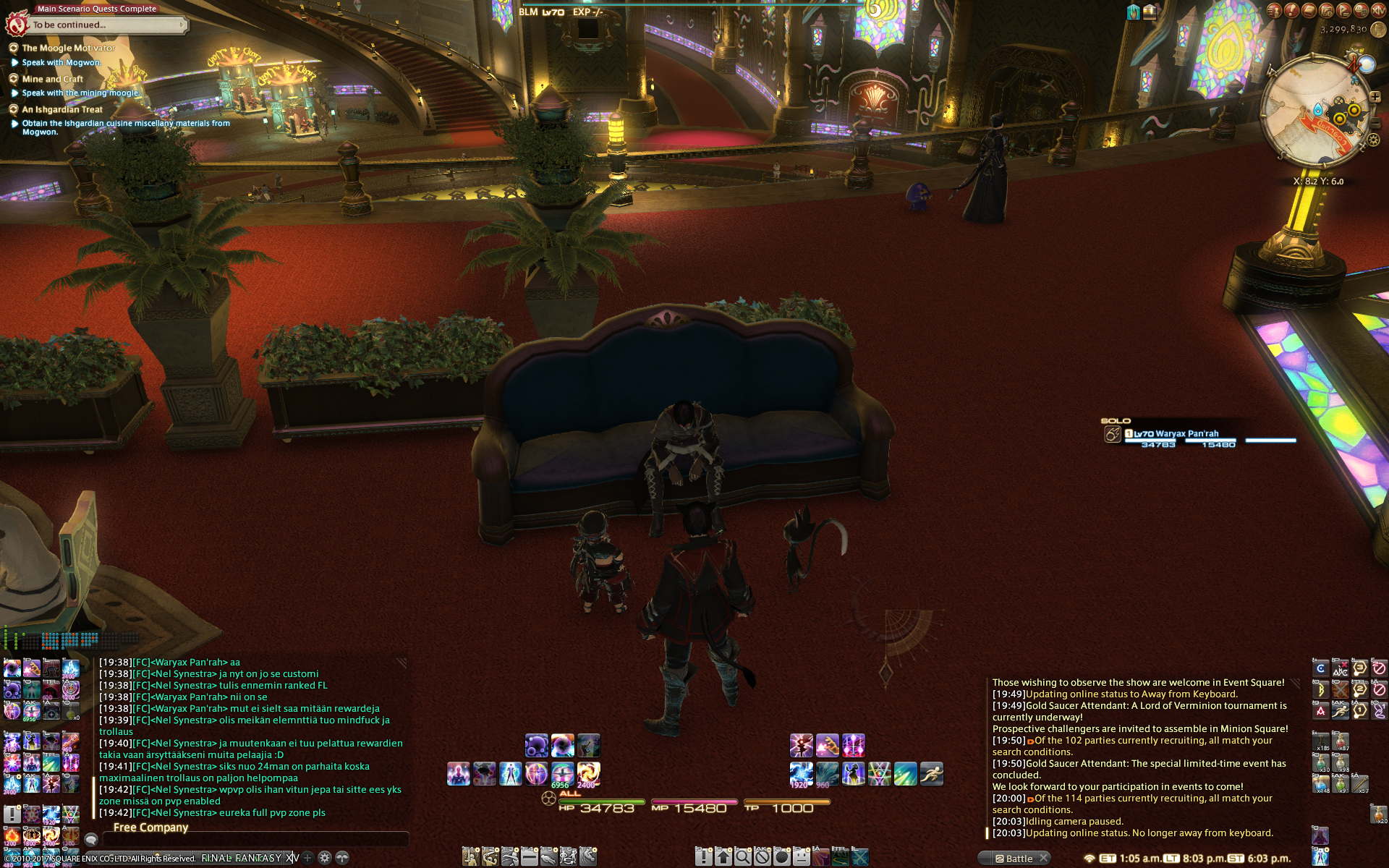Open the Moogle Motivator quest entry

(68, 48)
